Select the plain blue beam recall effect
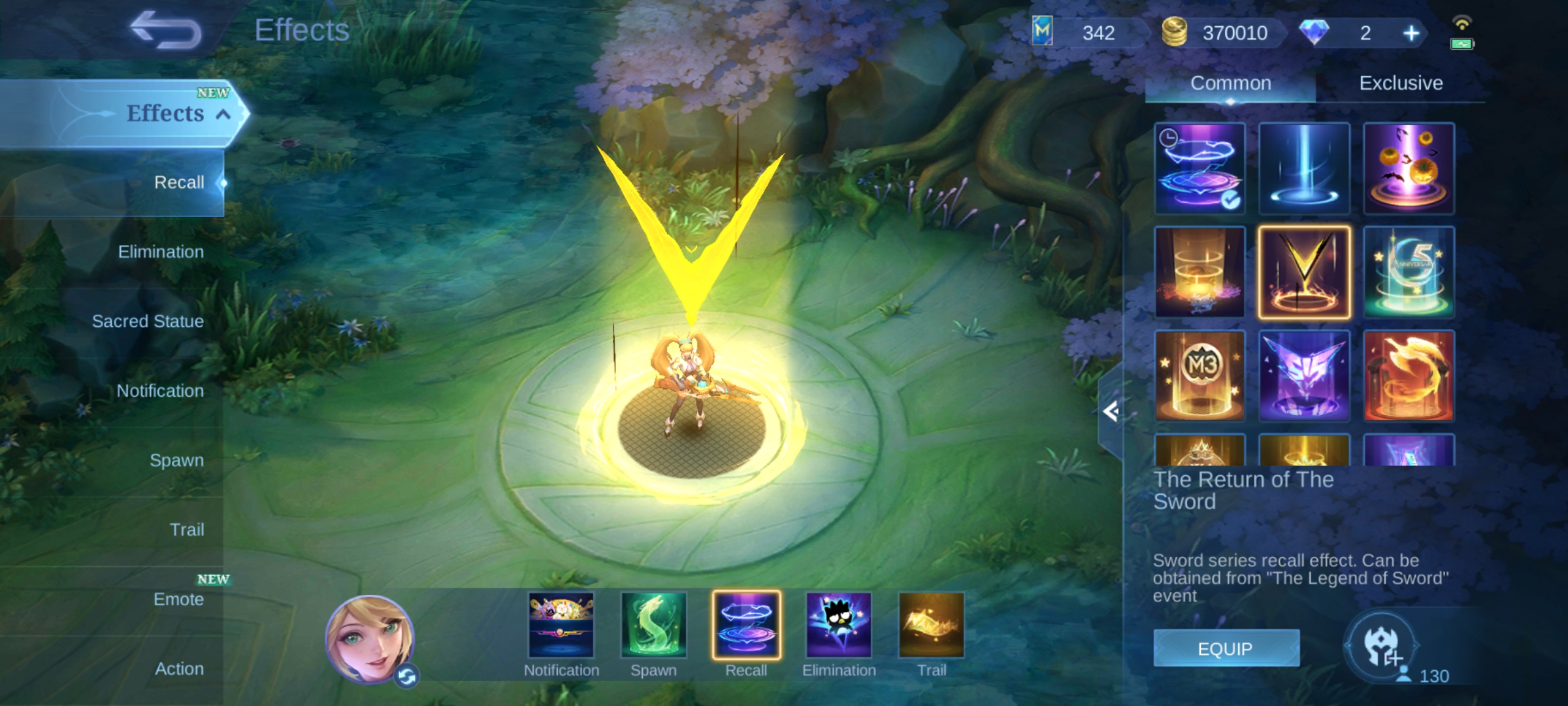Viewport: 1568px width, 706px height. (1304, 168)
